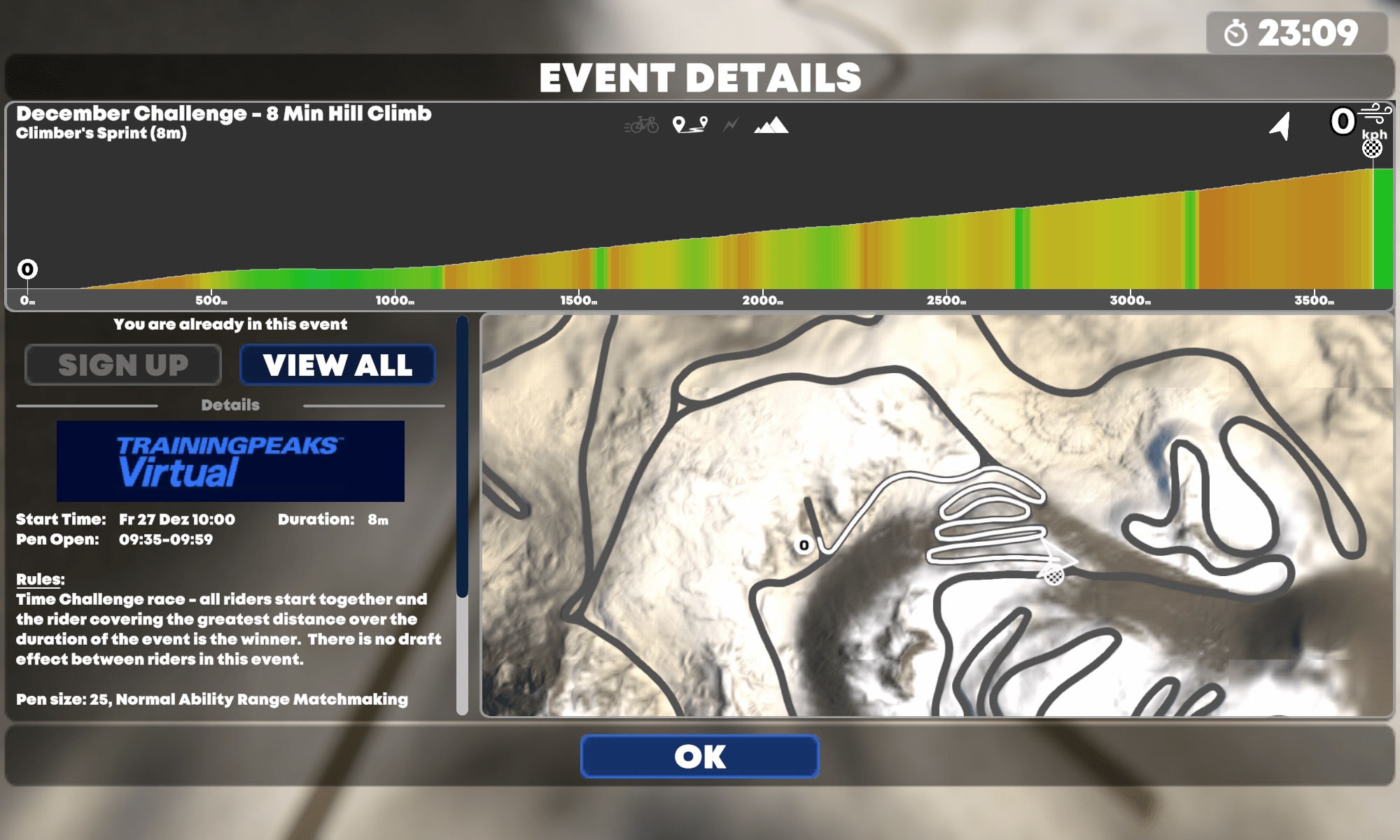Click the route map preview
Image resolution: width=1400 pixels, height=840 pixels.
coord(937,515)
